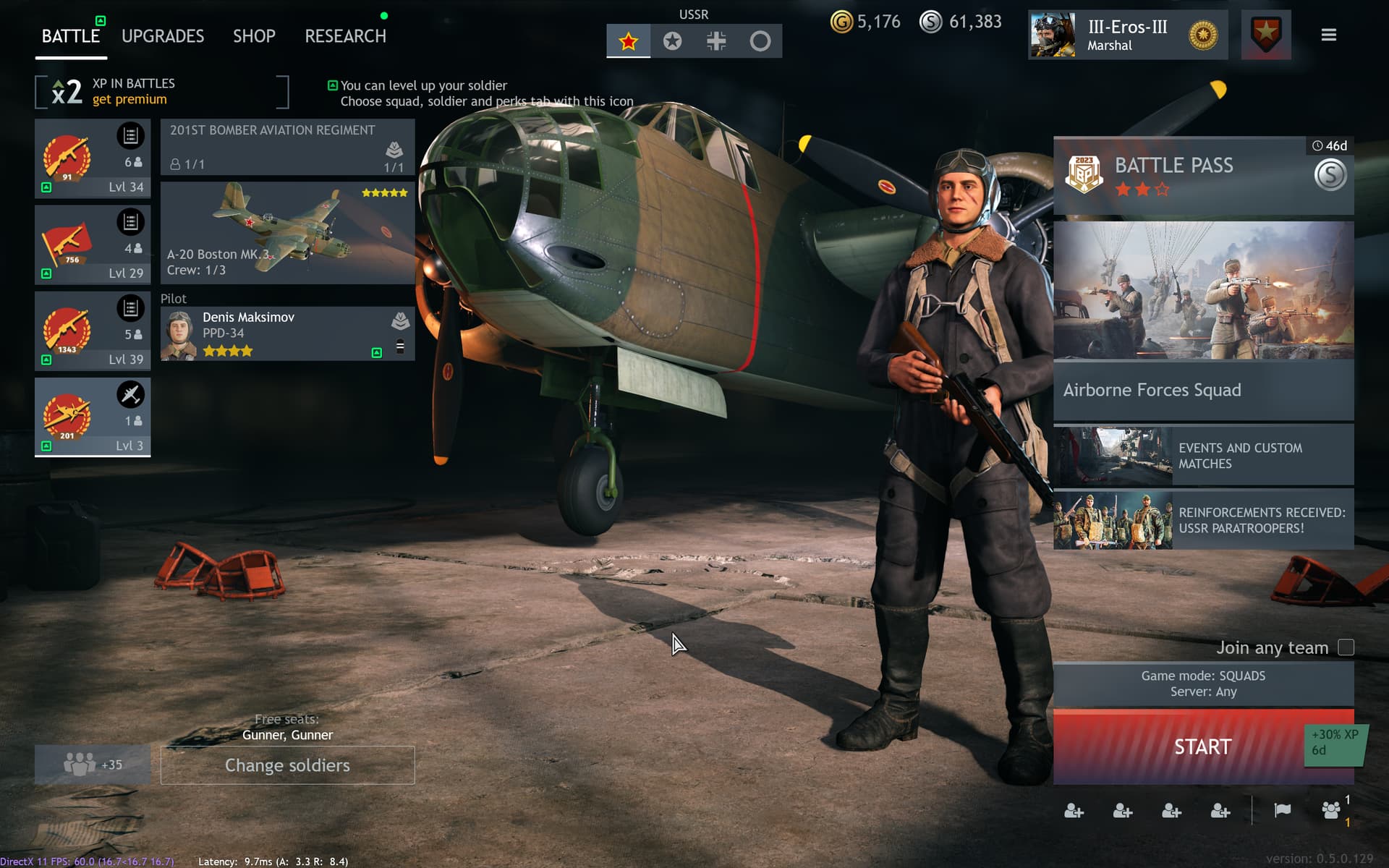1389x868 pixels.
Task: Choose the A-20 Boston MK.3 aircraft card
Action: click(287, 232)
